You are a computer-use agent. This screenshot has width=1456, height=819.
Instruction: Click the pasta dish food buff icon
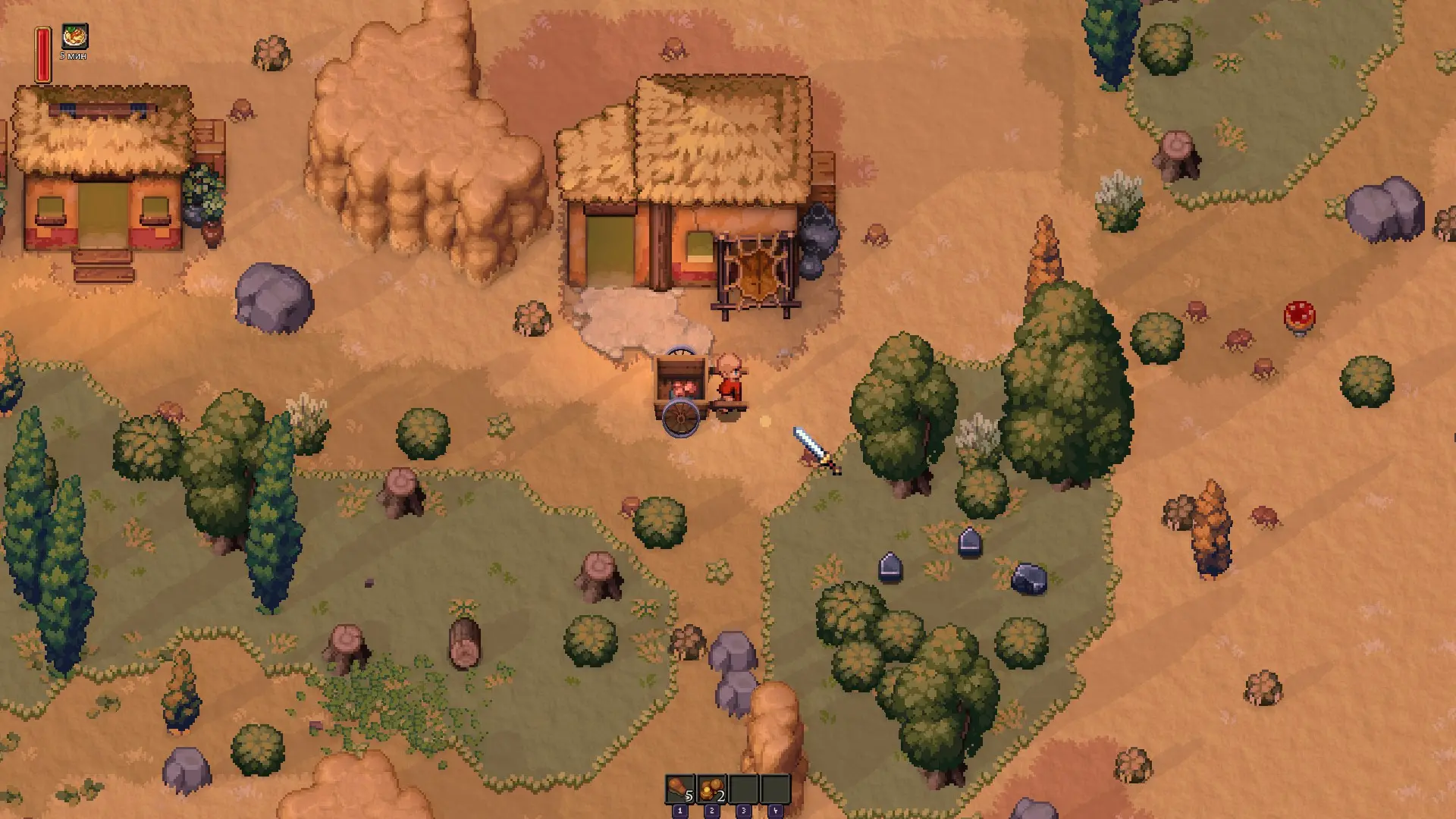74,36
